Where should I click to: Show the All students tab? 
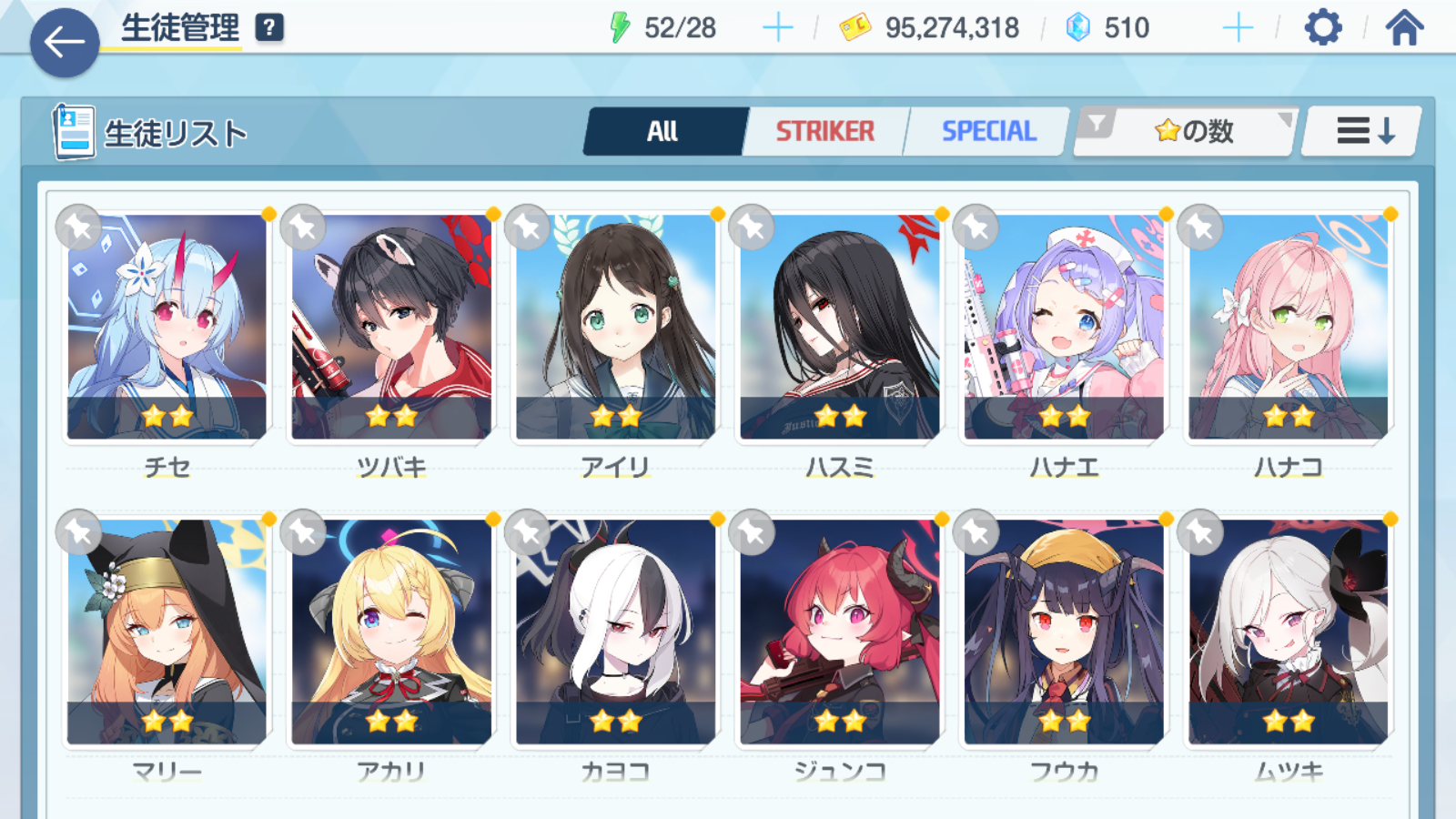[663, 132]
